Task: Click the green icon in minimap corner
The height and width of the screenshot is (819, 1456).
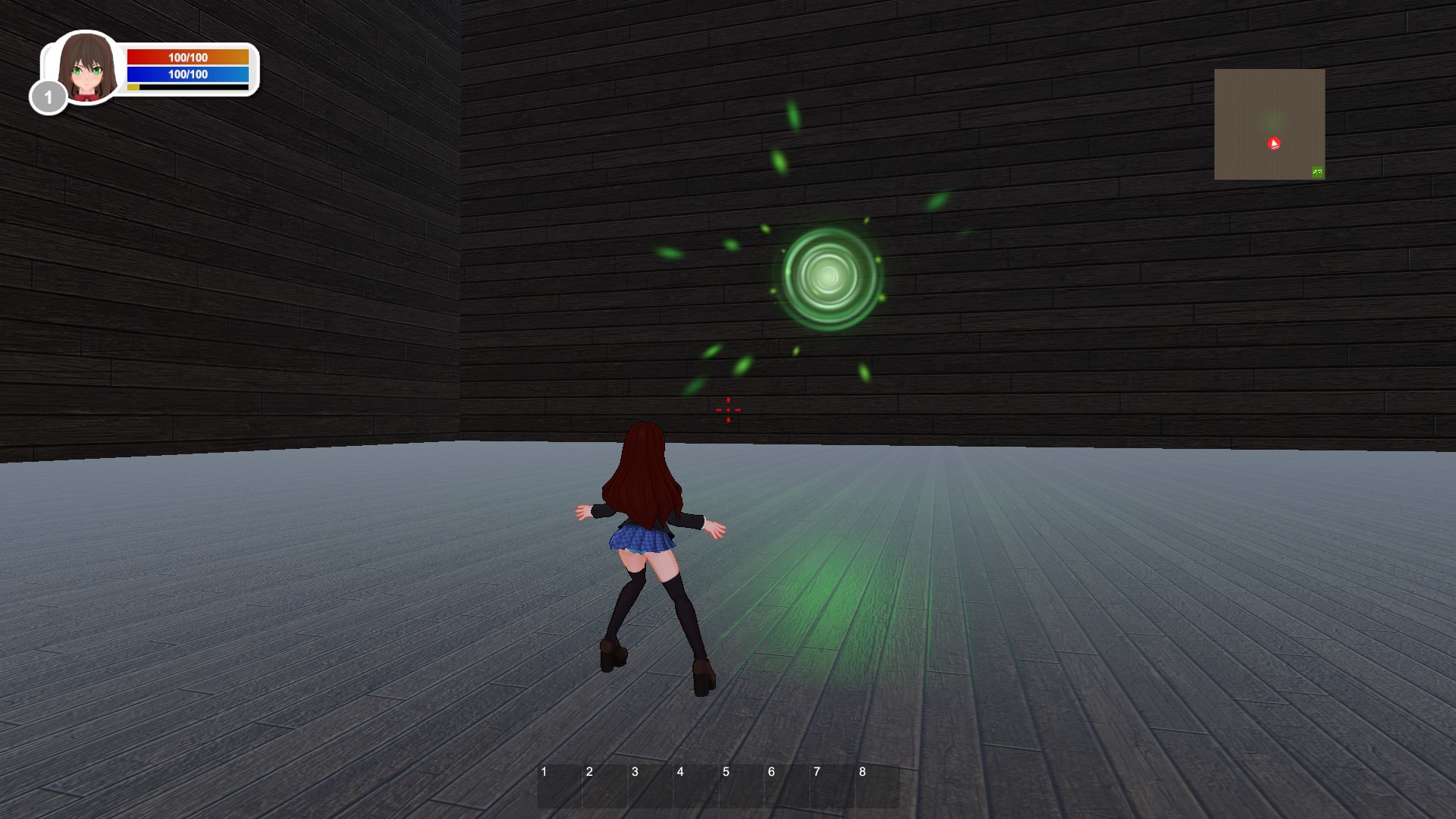Action: [1316, 172]
